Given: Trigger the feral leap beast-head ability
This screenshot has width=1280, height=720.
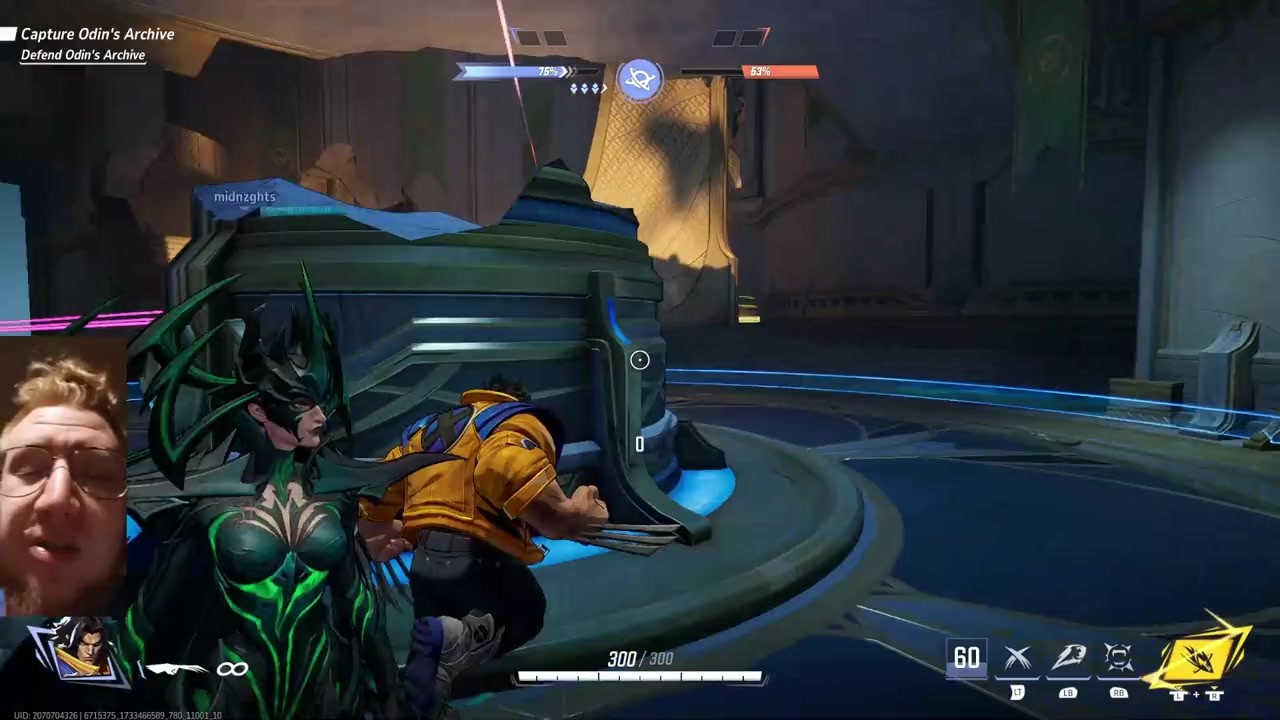Looking at the screenshot, I should [x=1068, y=658].
